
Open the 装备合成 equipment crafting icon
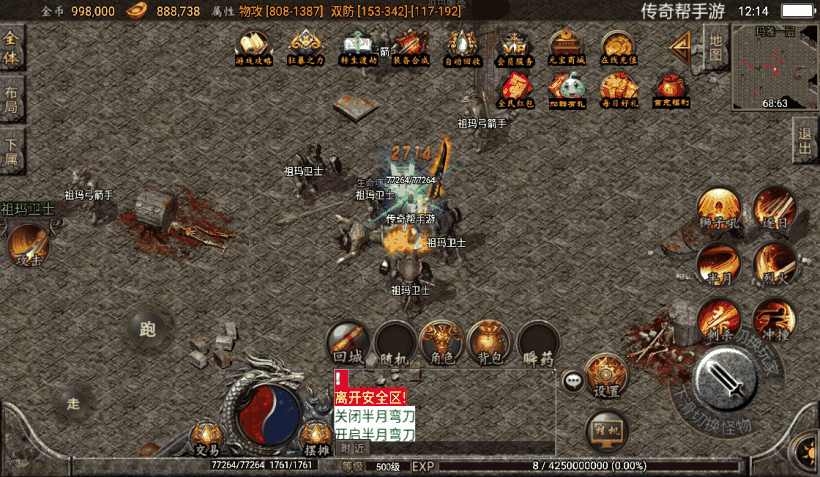click(411, 47)
